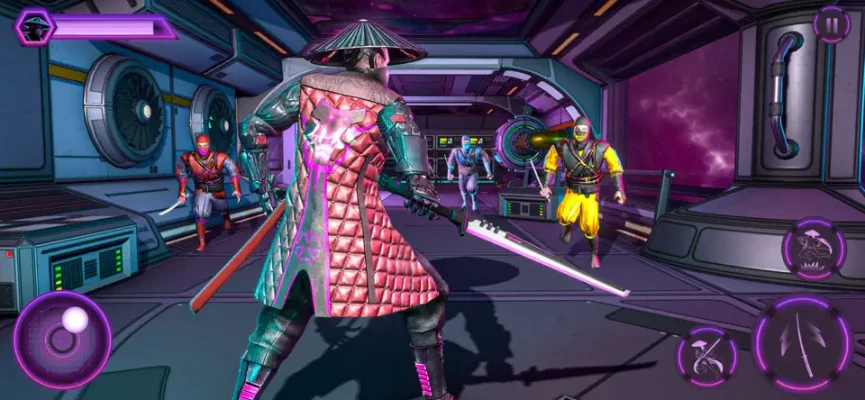
Task: Tap the katana attack button
Action: pyautogui.click(x=804, y=344)
